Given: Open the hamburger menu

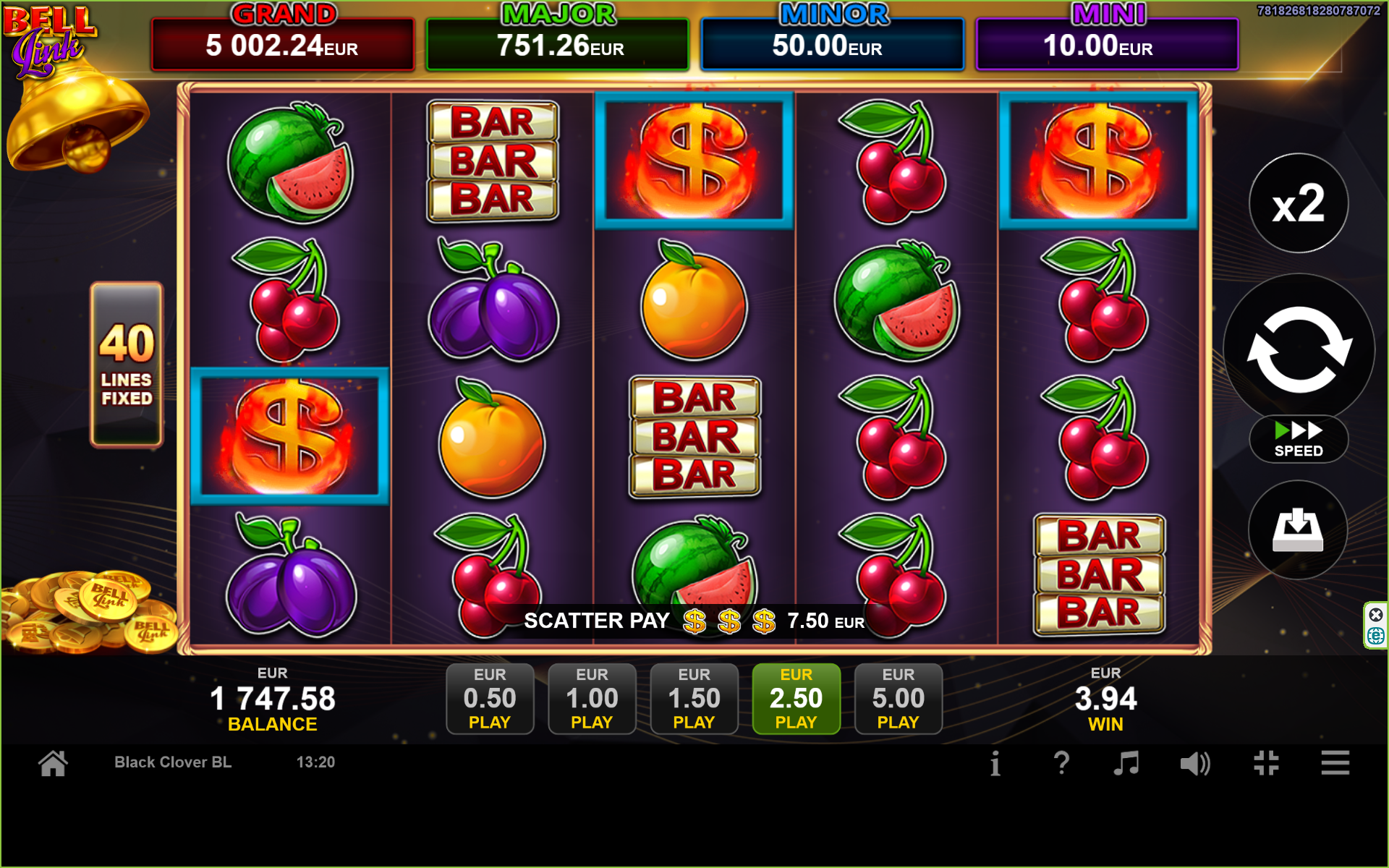Looking at the screenshot, I should click(1335, 762).
